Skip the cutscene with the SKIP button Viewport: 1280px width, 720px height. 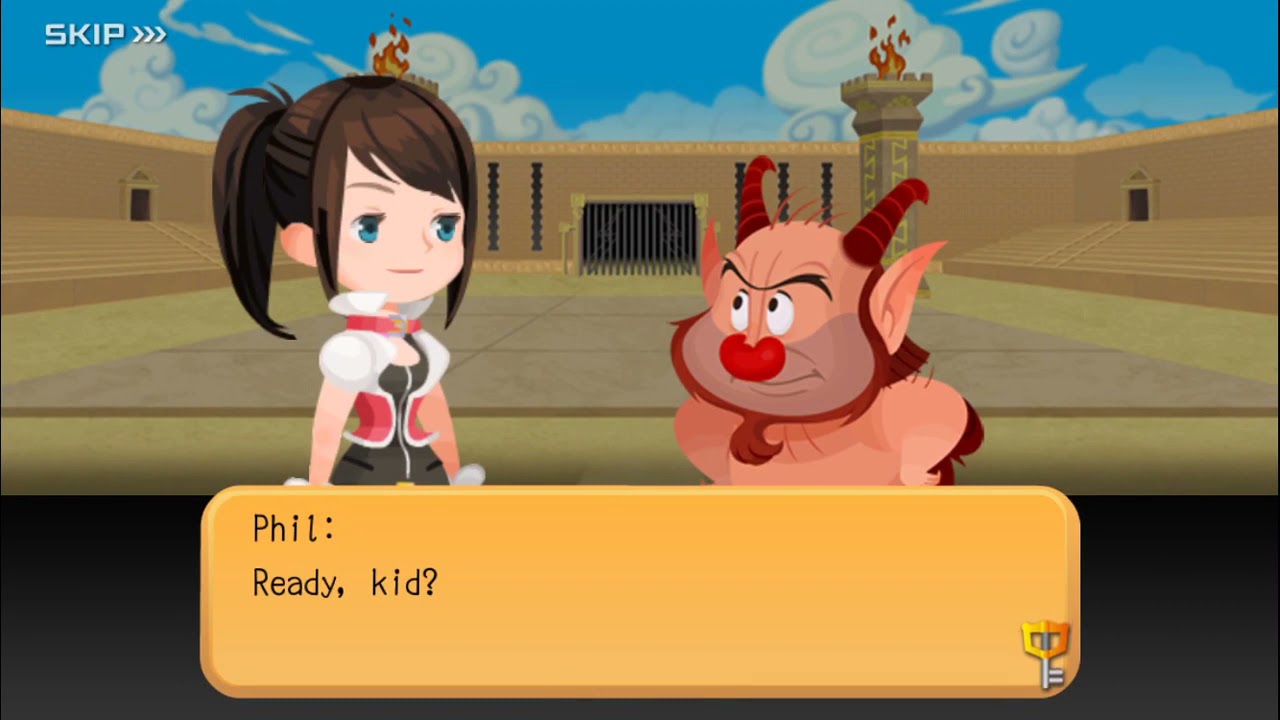105,35
